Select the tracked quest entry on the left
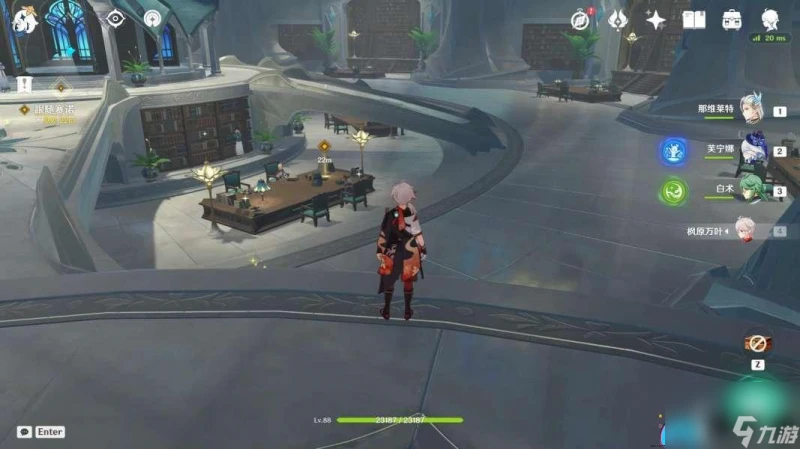 tap(55, 108)
